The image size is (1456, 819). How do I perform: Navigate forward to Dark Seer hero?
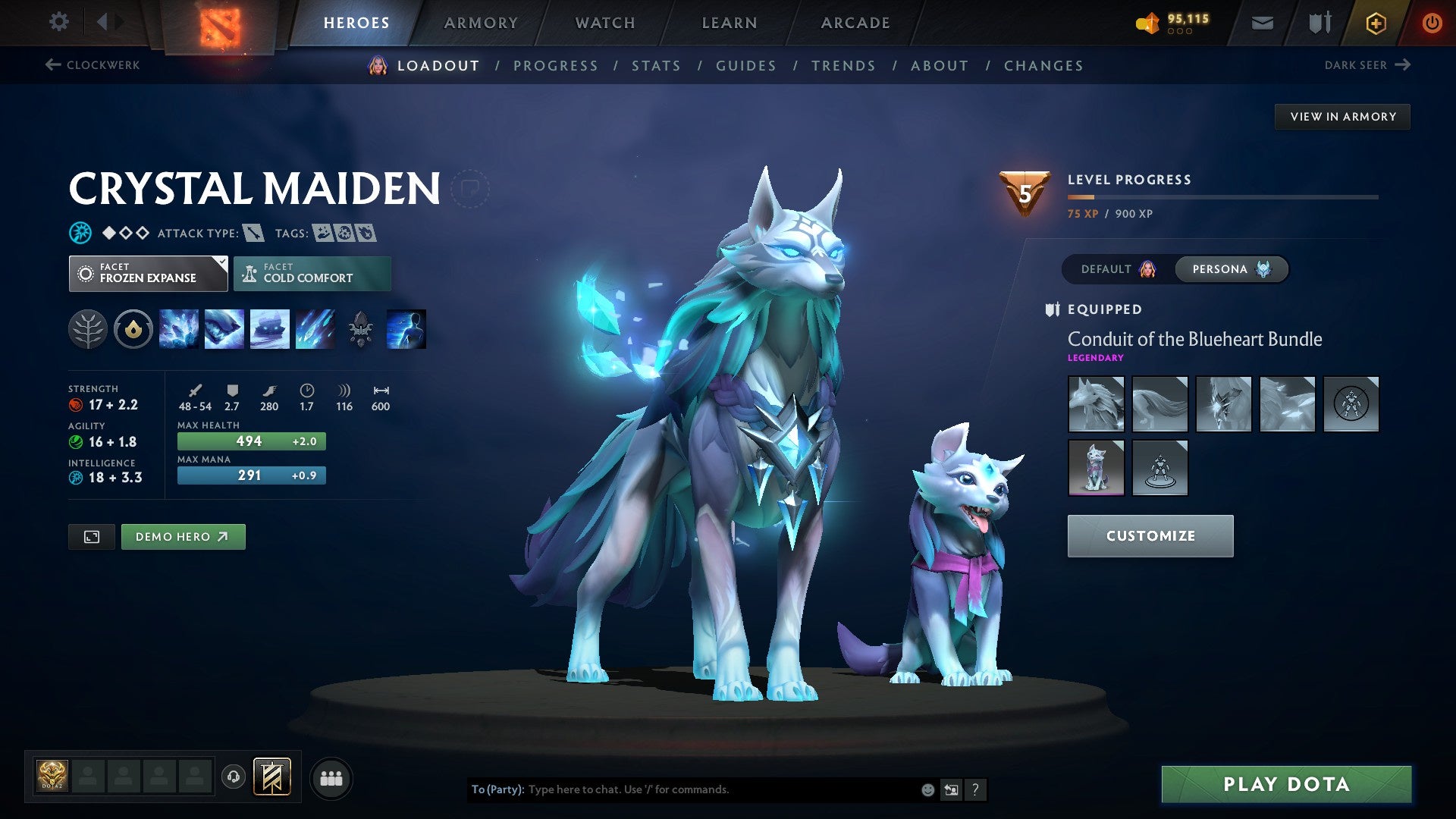click(1365, 65)
